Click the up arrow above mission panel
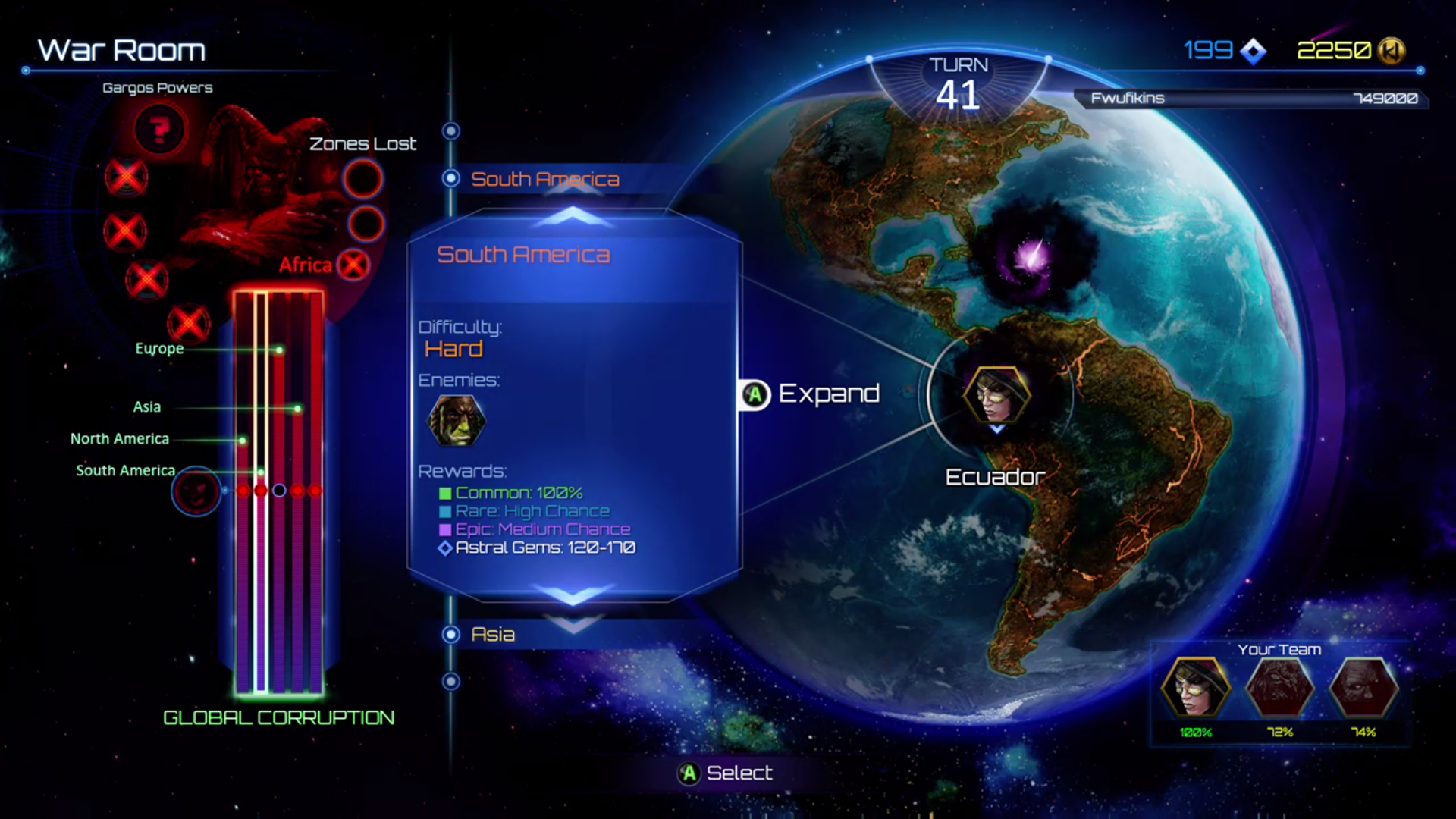 (x=573, y=218)
